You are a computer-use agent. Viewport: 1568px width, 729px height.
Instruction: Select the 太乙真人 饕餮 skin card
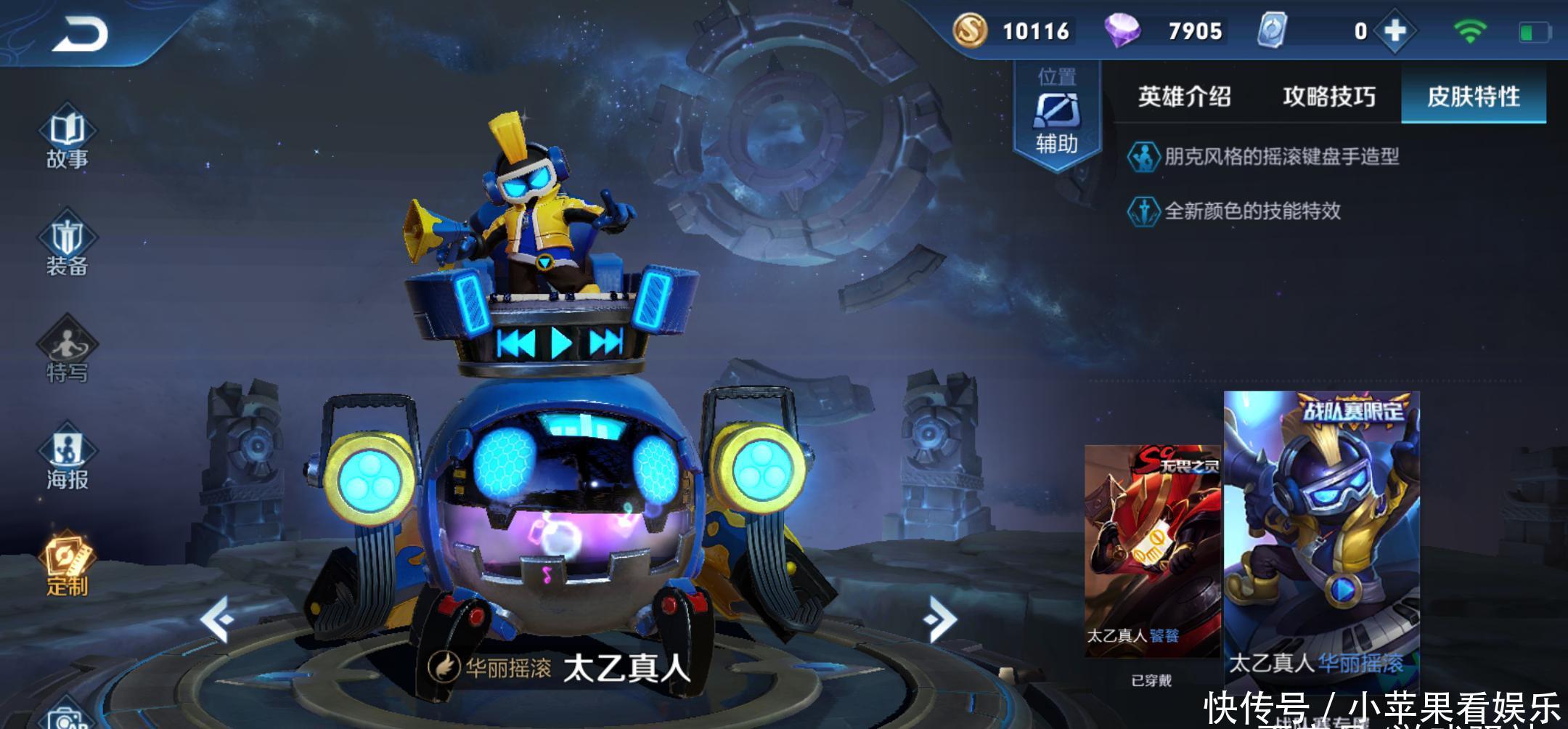click(1151, 552)
